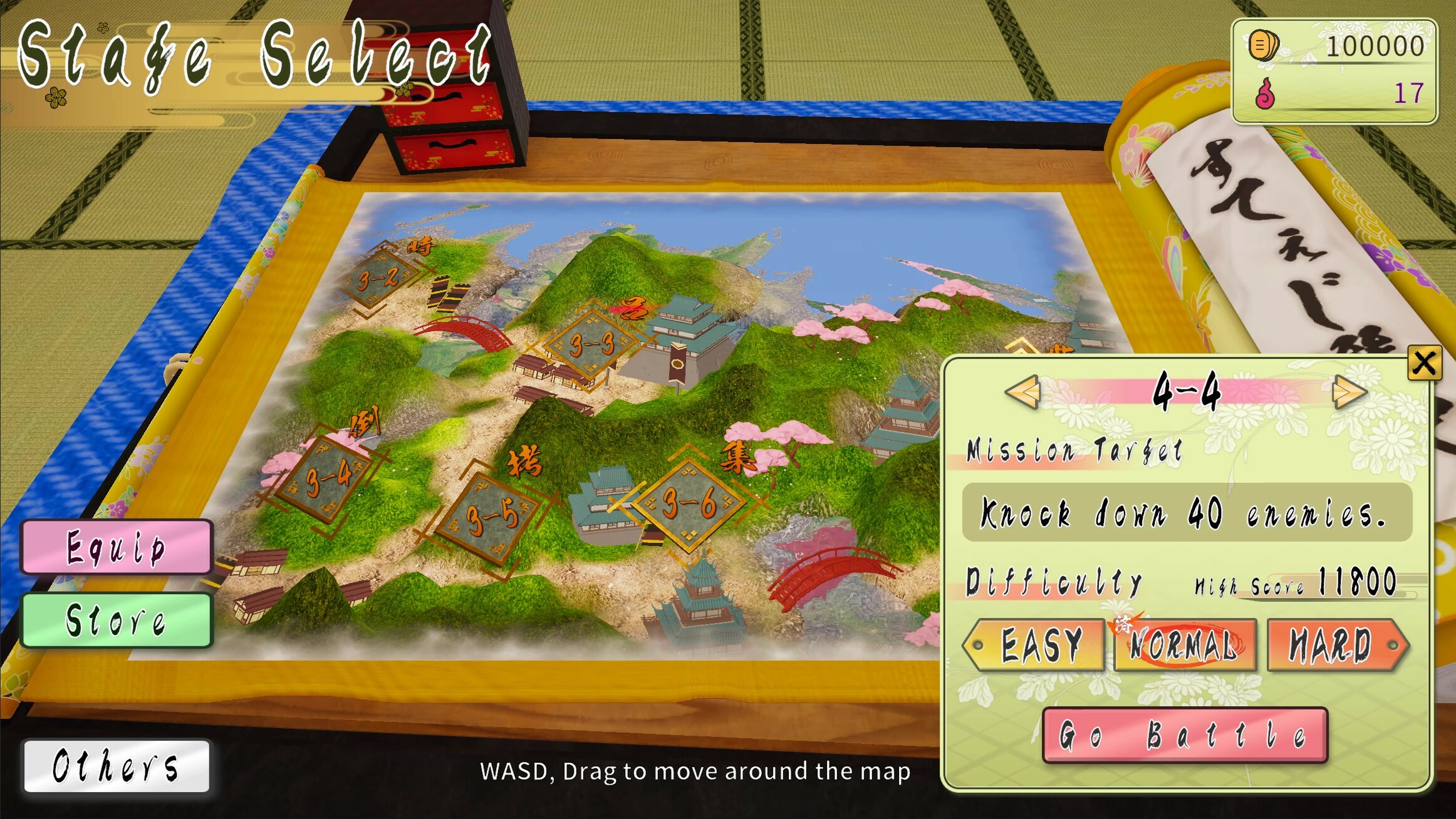Select HARD difficulty

point(1334,645)
